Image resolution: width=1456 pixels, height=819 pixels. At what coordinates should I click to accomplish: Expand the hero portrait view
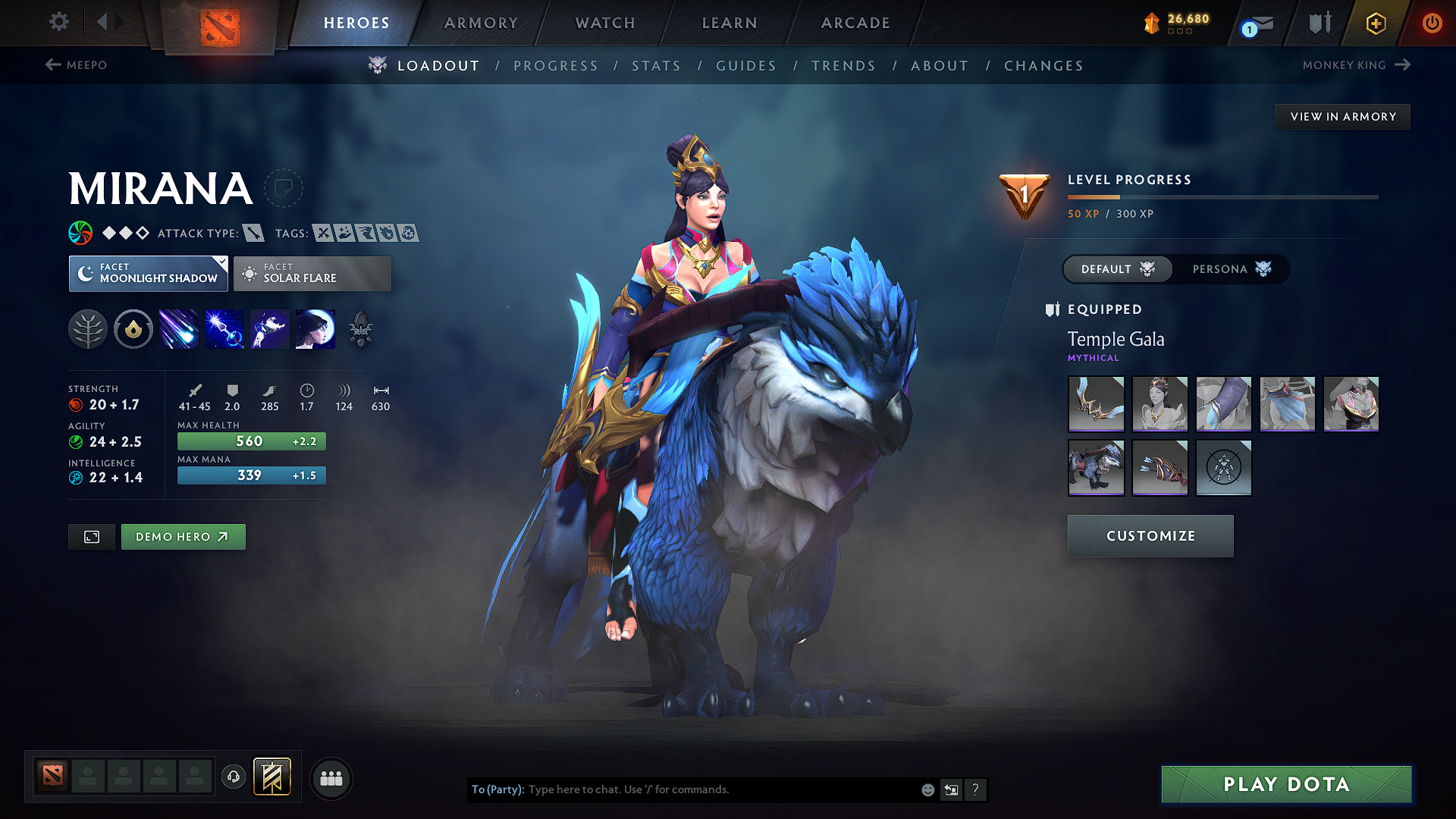tap(91, 536)
